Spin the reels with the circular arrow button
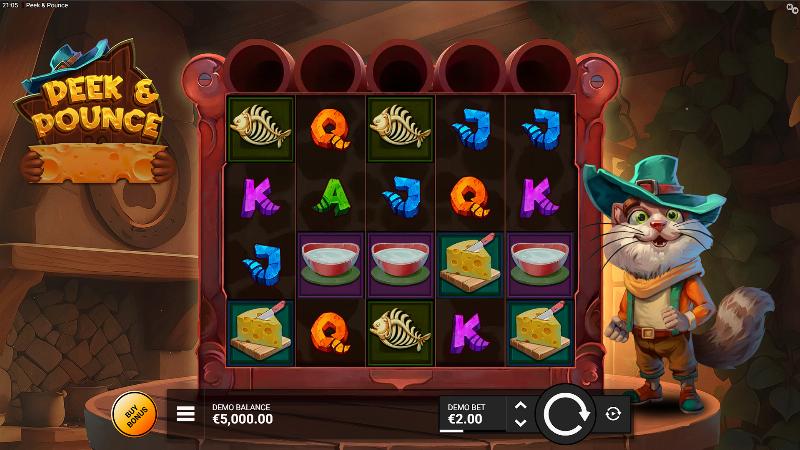The height and width of the screenshot is (450, 800). [x=567, y=414]
